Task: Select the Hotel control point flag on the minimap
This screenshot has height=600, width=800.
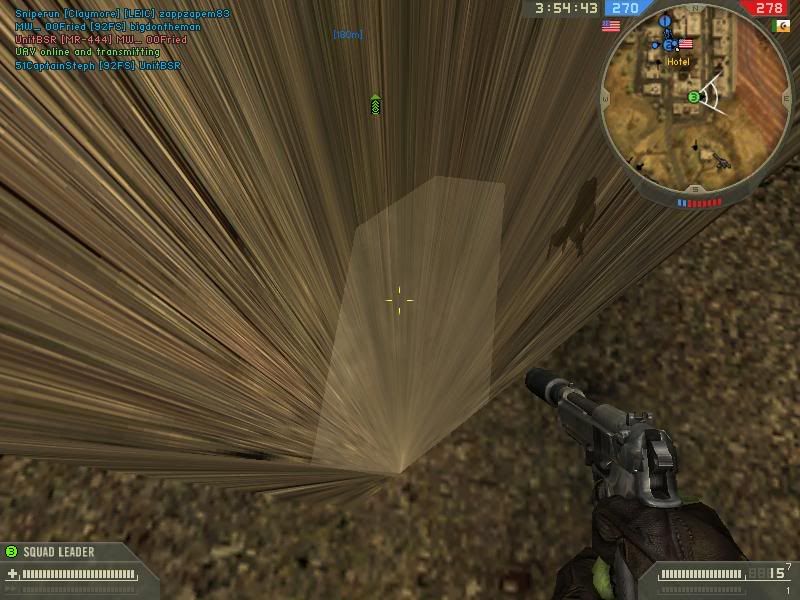Action: click(685, 44)
